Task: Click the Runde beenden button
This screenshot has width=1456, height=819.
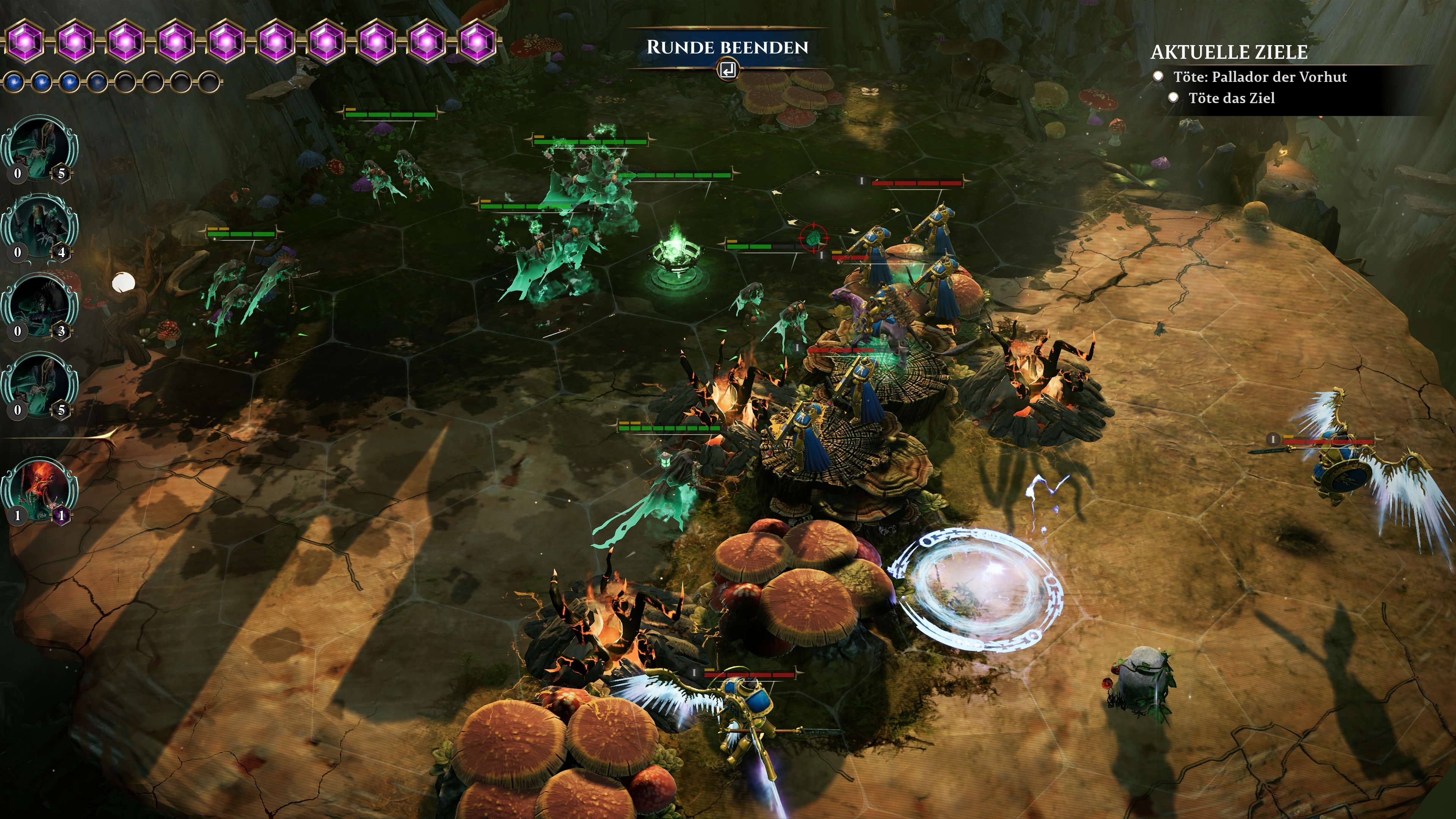Action: [x=728, y=48]
